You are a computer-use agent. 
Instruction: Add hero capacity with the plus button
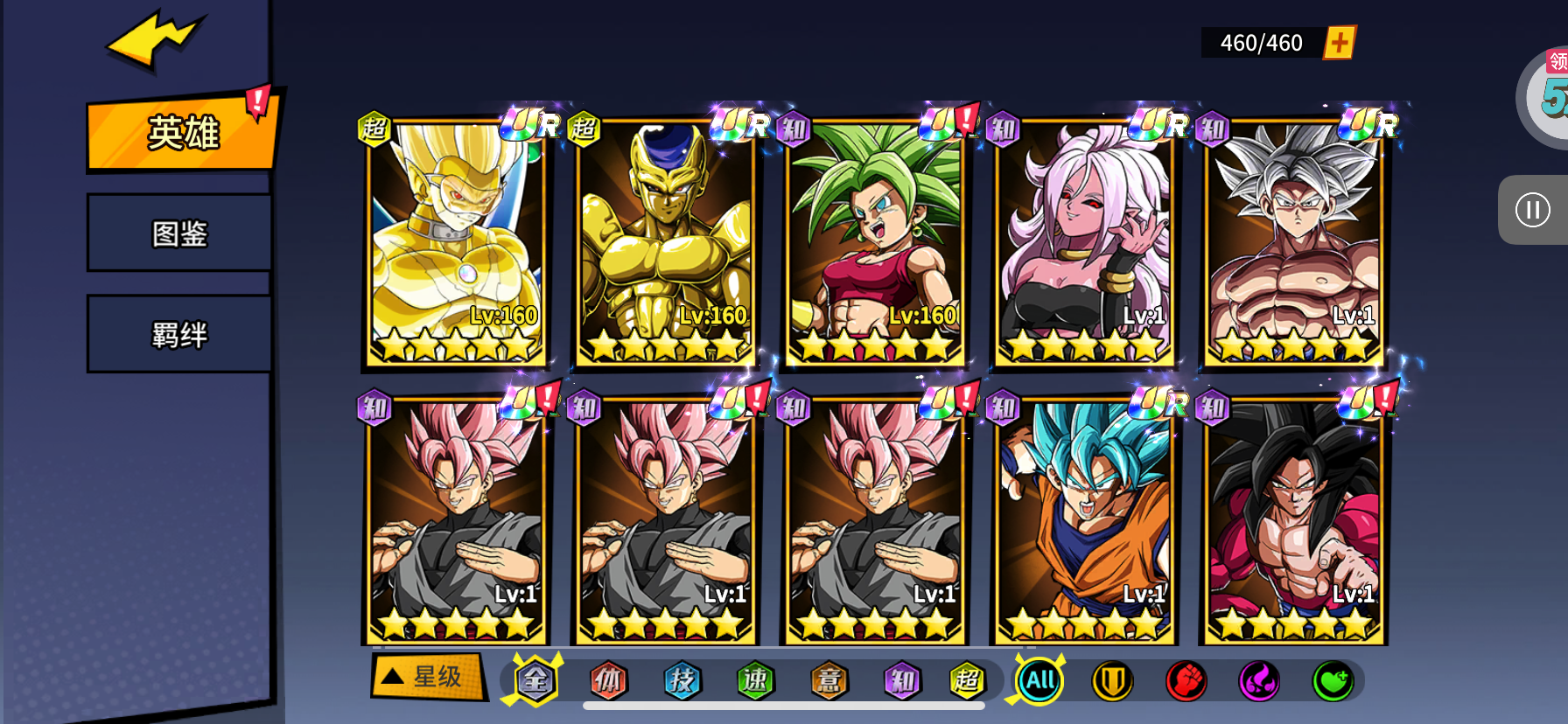(1339, 42)
